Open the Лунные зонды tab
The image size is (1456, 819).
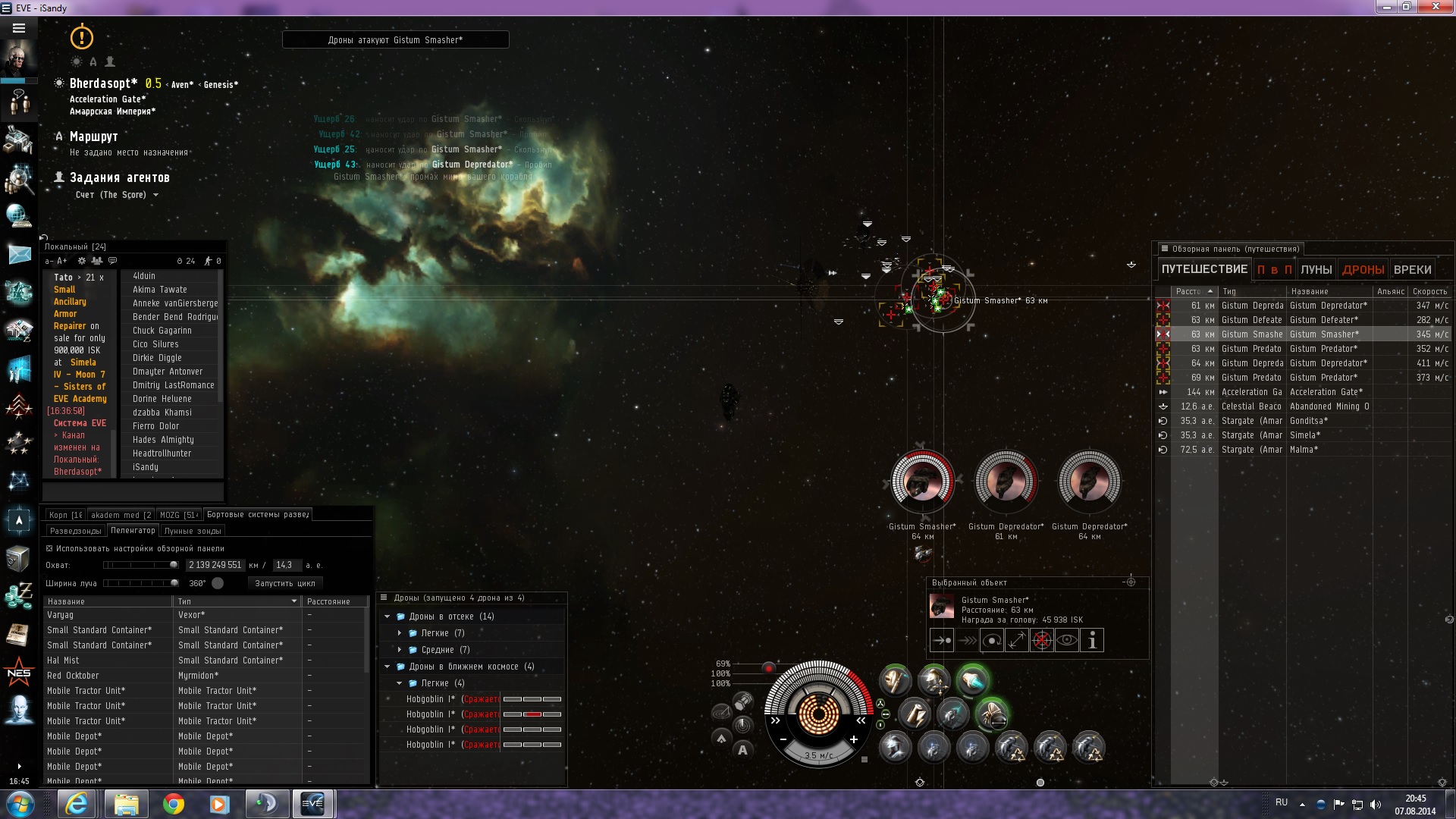pos(193,531)
